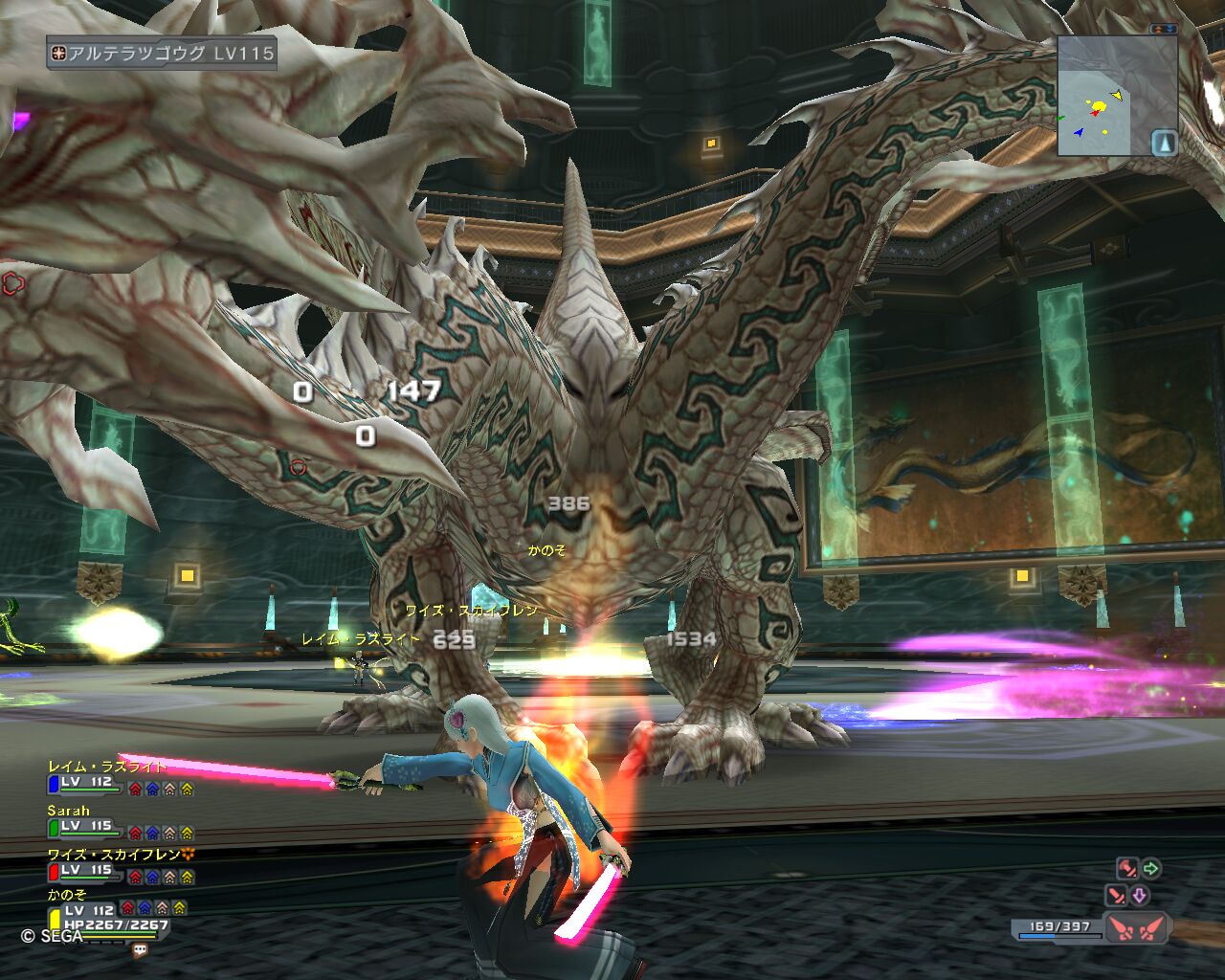Click the minimap's compass arrow button

(1164, 143)
